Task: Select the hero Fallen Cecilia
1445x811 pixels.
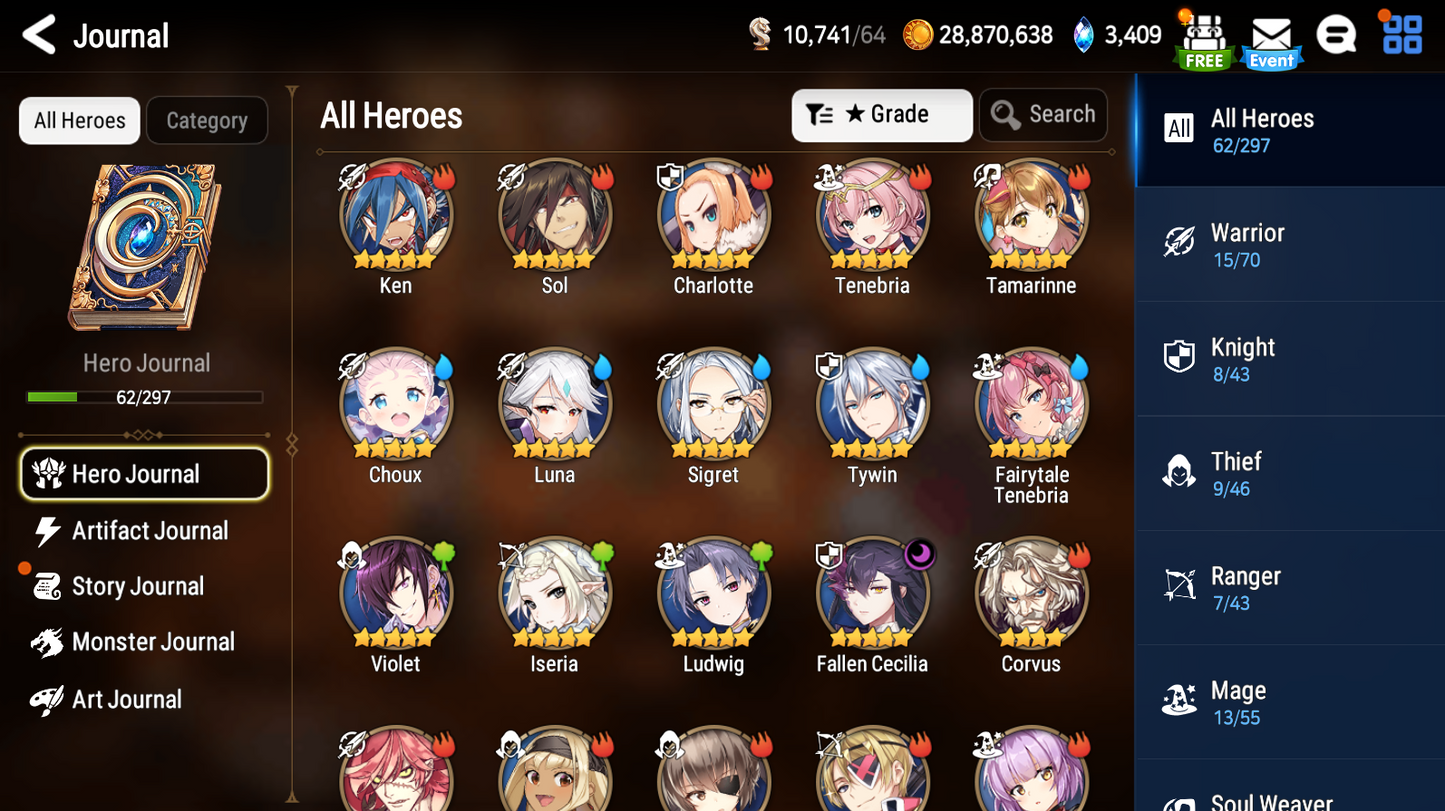Action: (x=872, y=595)
